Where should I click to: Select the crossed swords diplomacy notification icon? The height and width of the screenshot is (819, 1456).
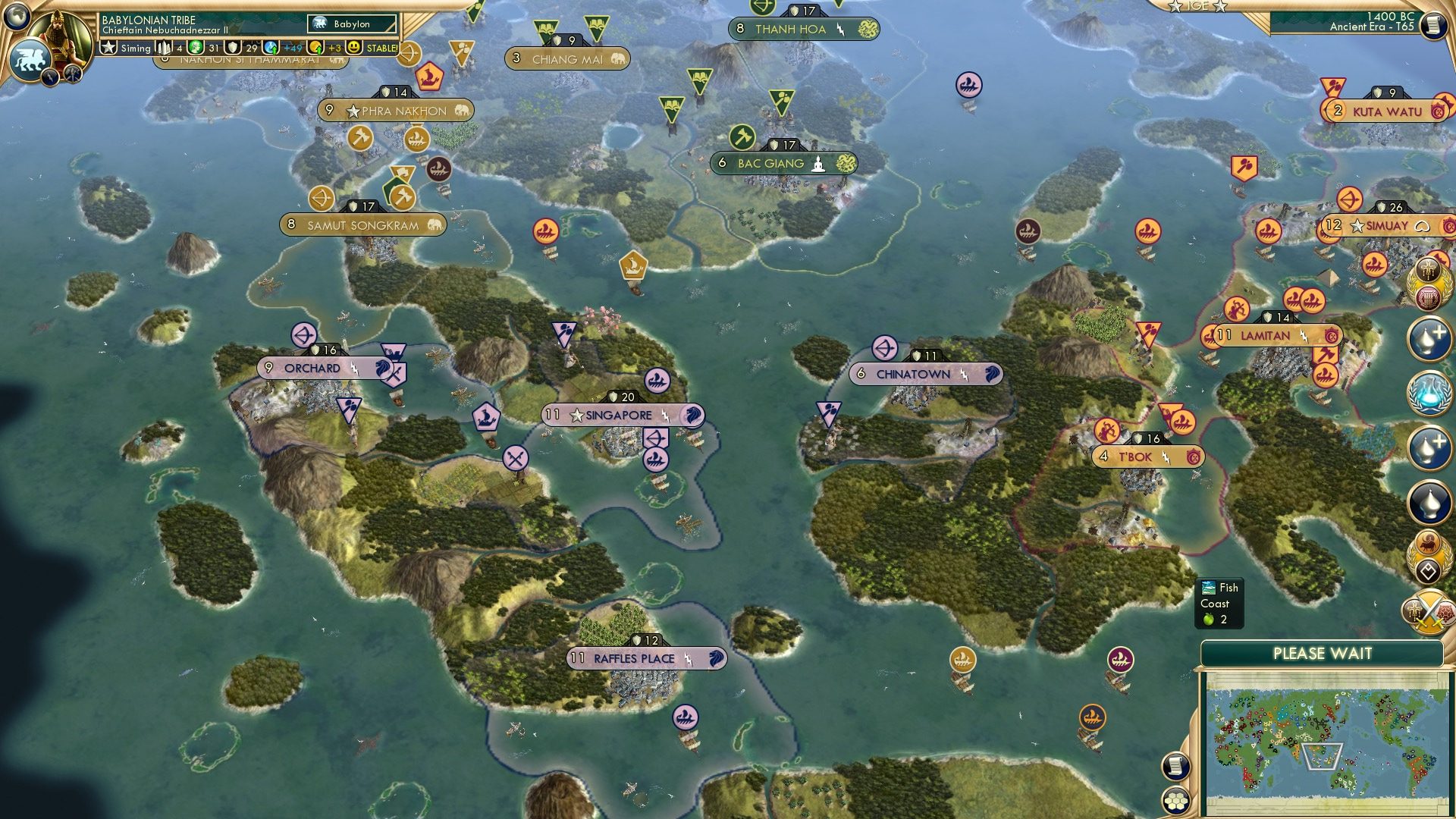tap(1429, 610)
